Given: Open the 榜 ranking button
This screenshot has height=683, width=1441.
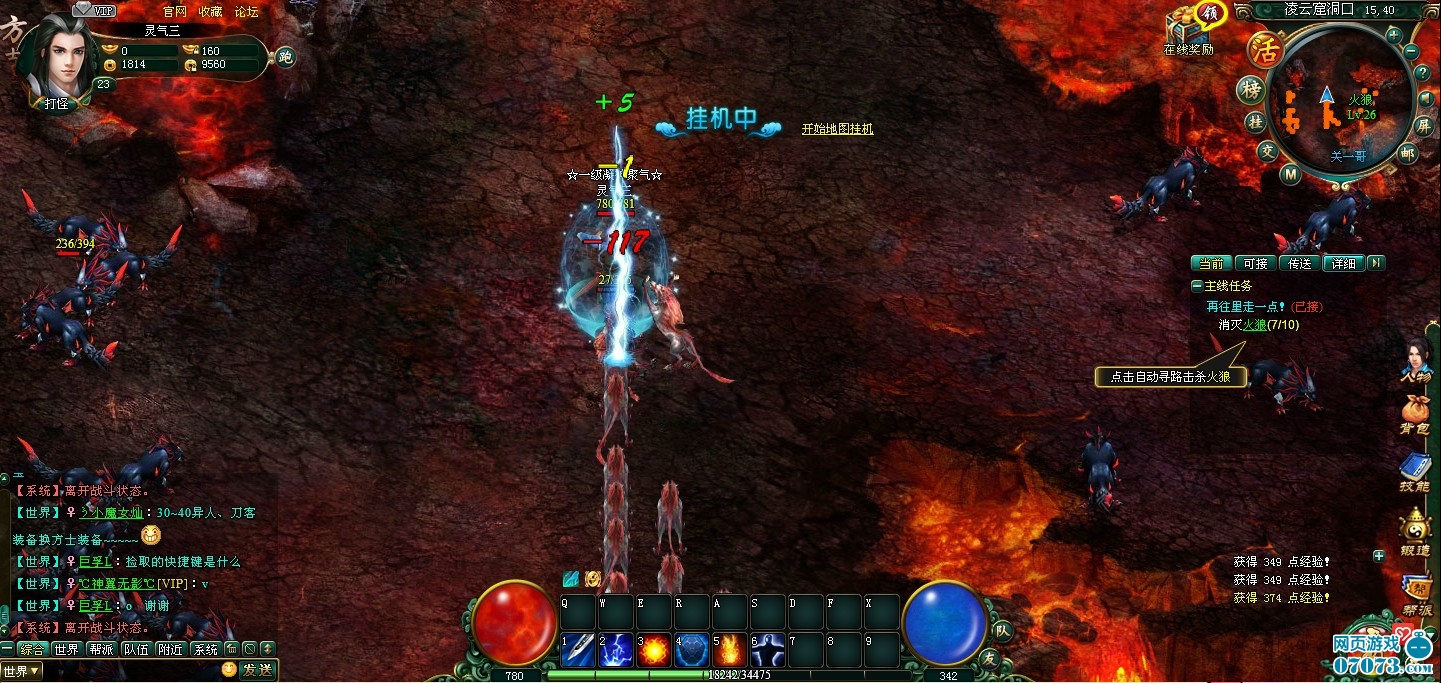Looking at the screenshot, I should pyautogui.click(x=1249, y=90).
